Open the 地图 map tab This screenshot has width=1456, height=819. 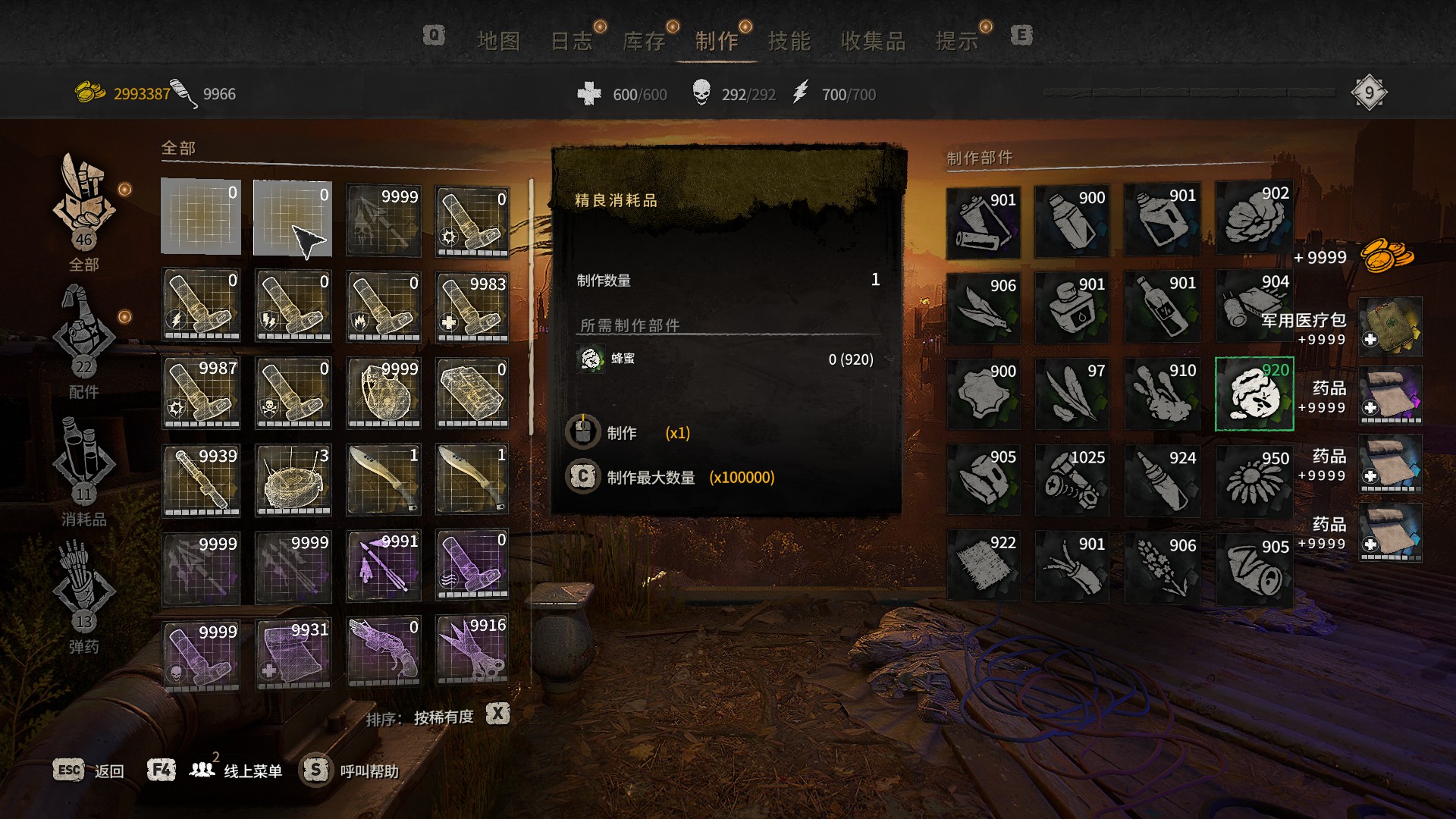(498, 41)
